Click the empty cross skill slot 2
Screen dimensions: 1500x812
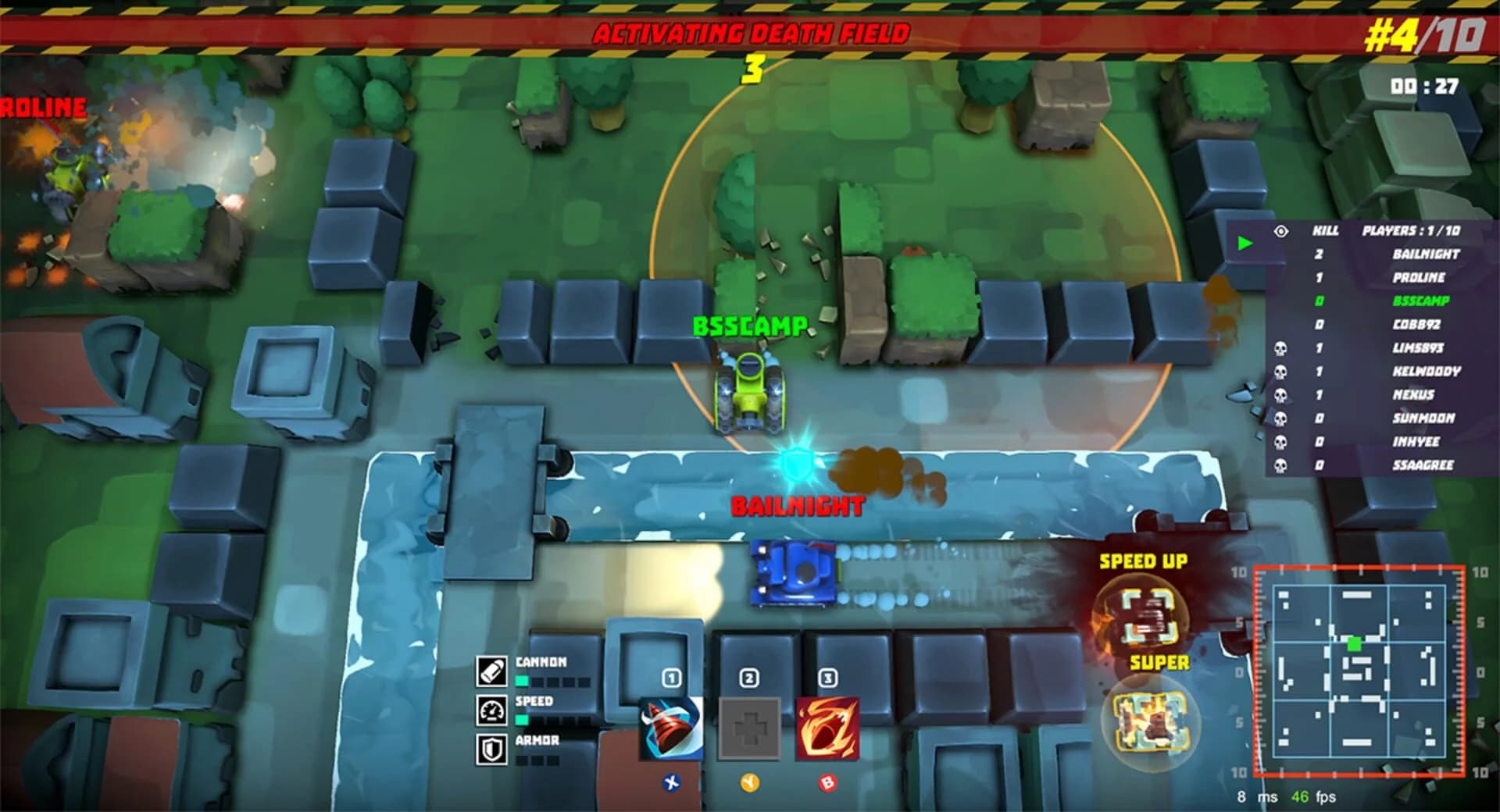click(748, 728)
